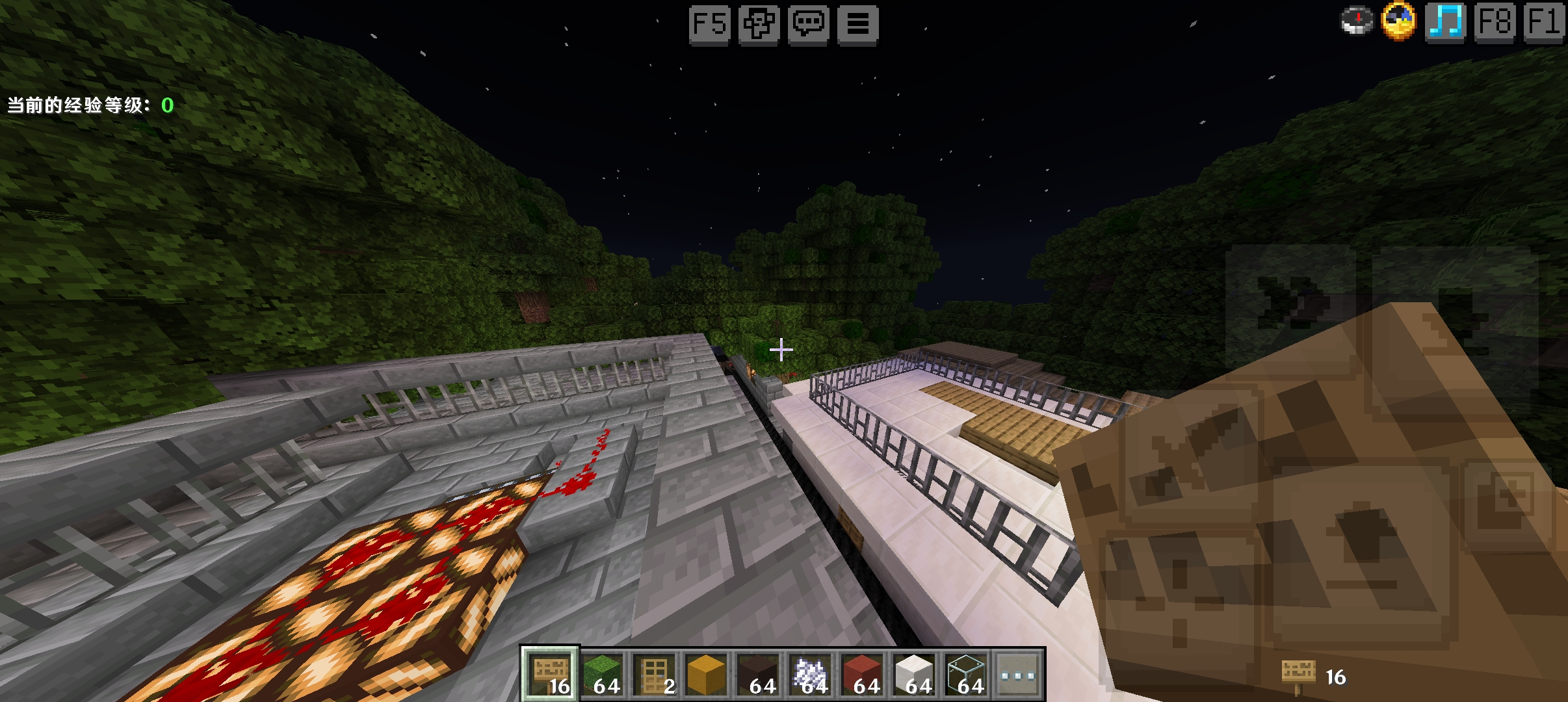This screenshot has width=1568, height=702.
Task: Tap the F5 camera view button
Action: point(709,25)
